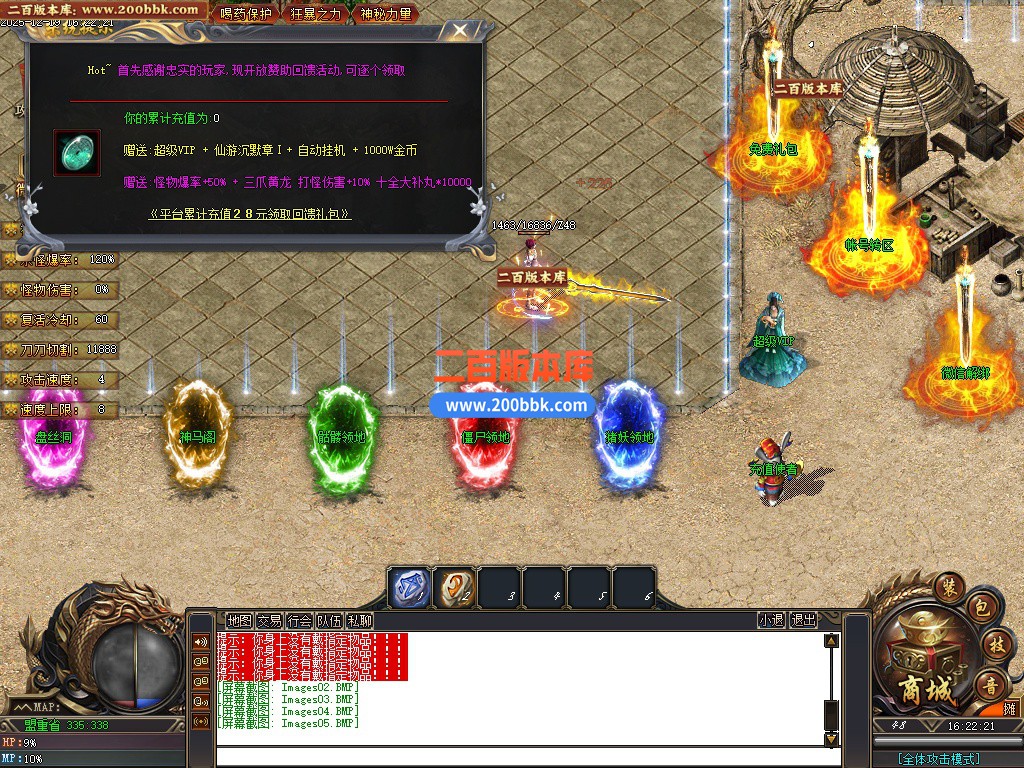Use the orange swirl skill in slot 2

(454, 588)
